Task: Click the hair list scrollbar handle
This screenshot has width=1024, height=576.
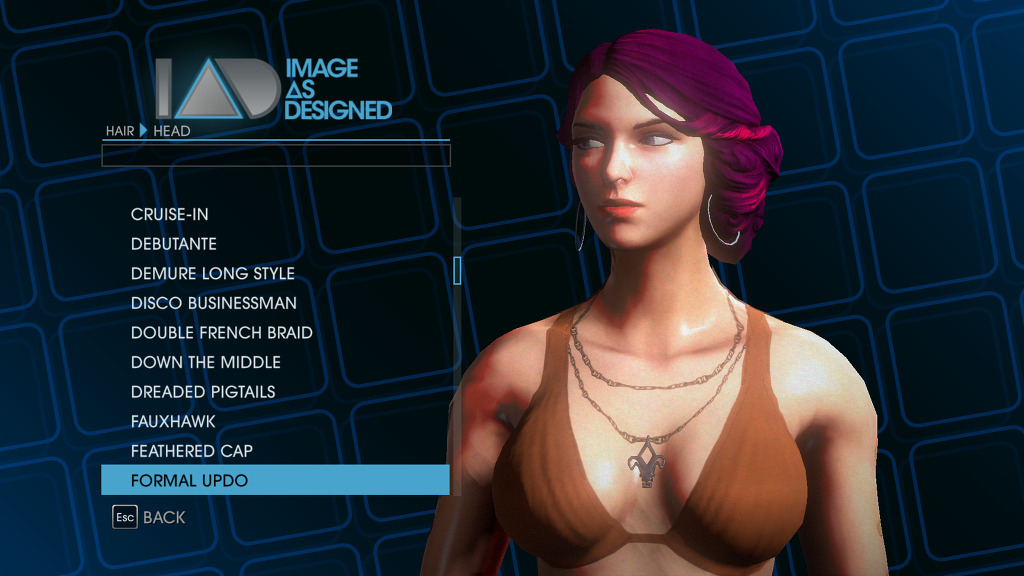Action: coord(457,270)
